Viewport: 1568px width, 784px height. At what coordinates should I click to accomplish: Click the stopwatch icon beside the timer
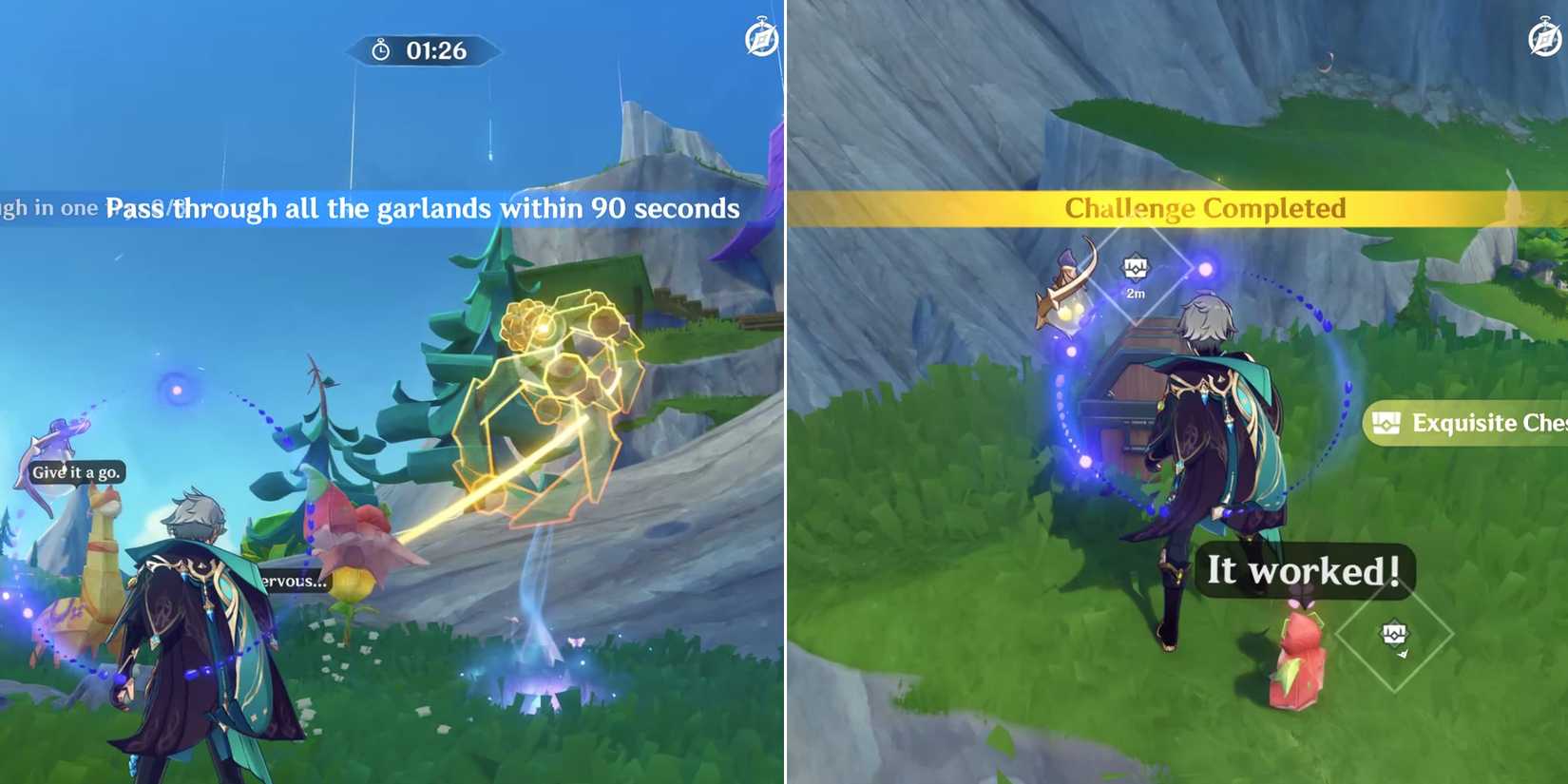tap(380, 51)
